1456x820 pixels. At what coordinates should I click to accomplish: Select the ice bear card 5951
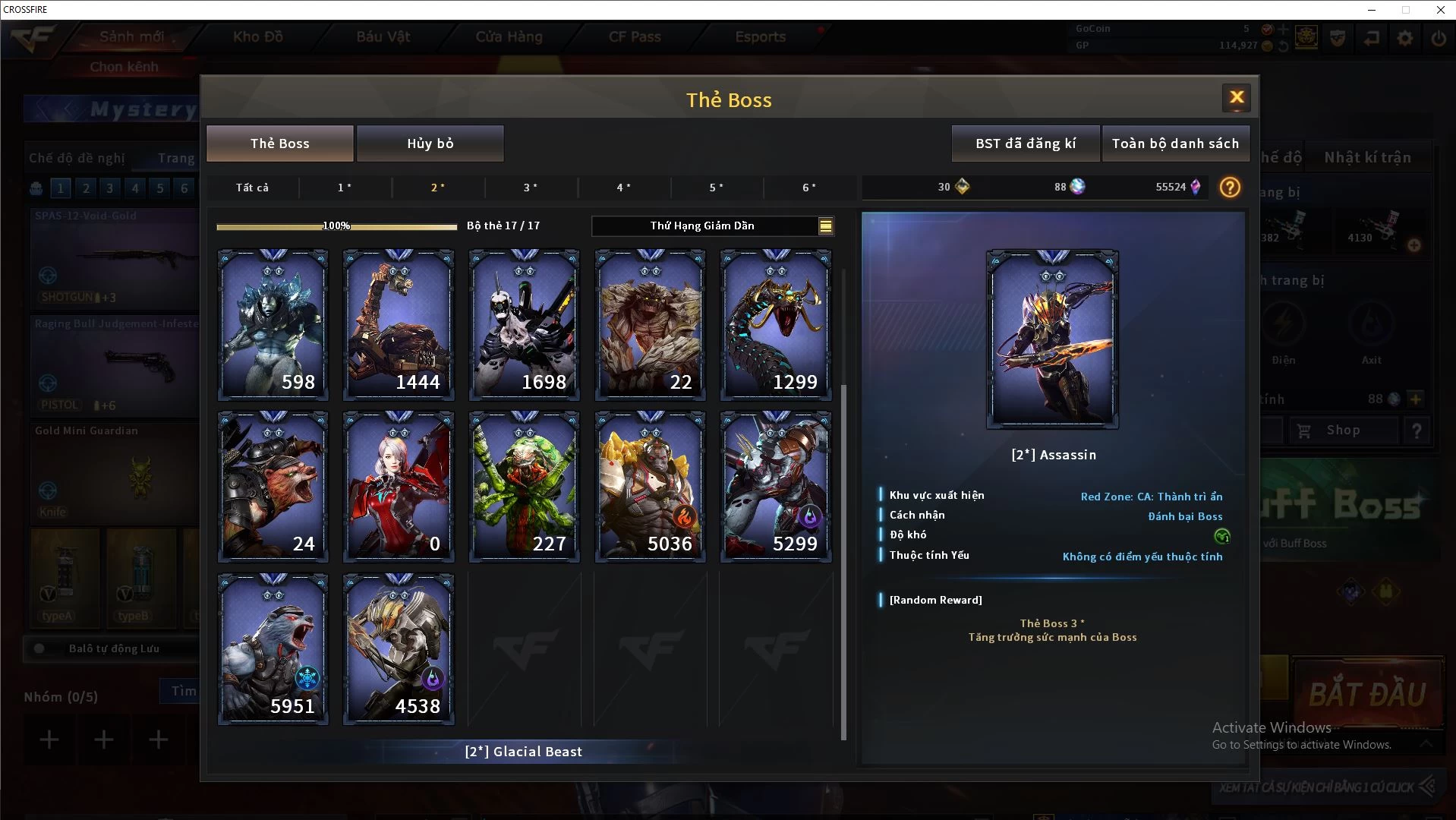[273, 648]
